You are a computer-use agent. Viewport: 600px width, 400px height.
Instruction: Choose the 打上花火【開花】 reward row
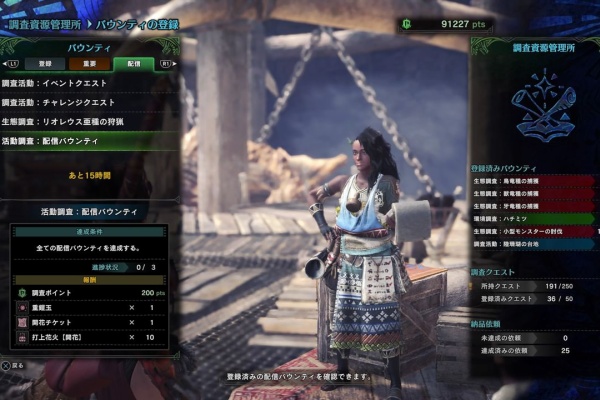point(90,339)
